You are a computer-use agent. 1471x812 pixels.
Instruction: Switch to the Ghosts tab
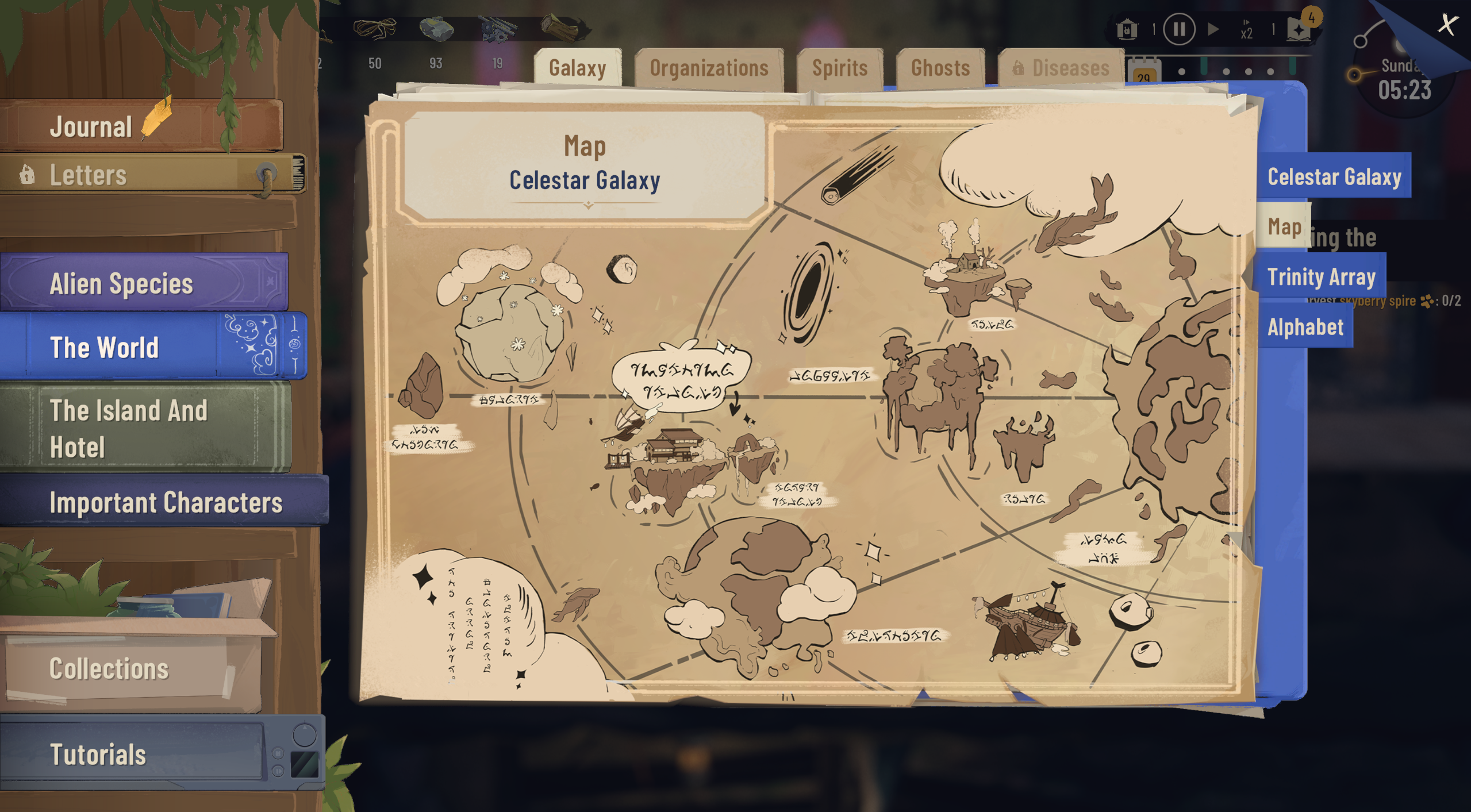pyautogui.click(x=940, y=68)
